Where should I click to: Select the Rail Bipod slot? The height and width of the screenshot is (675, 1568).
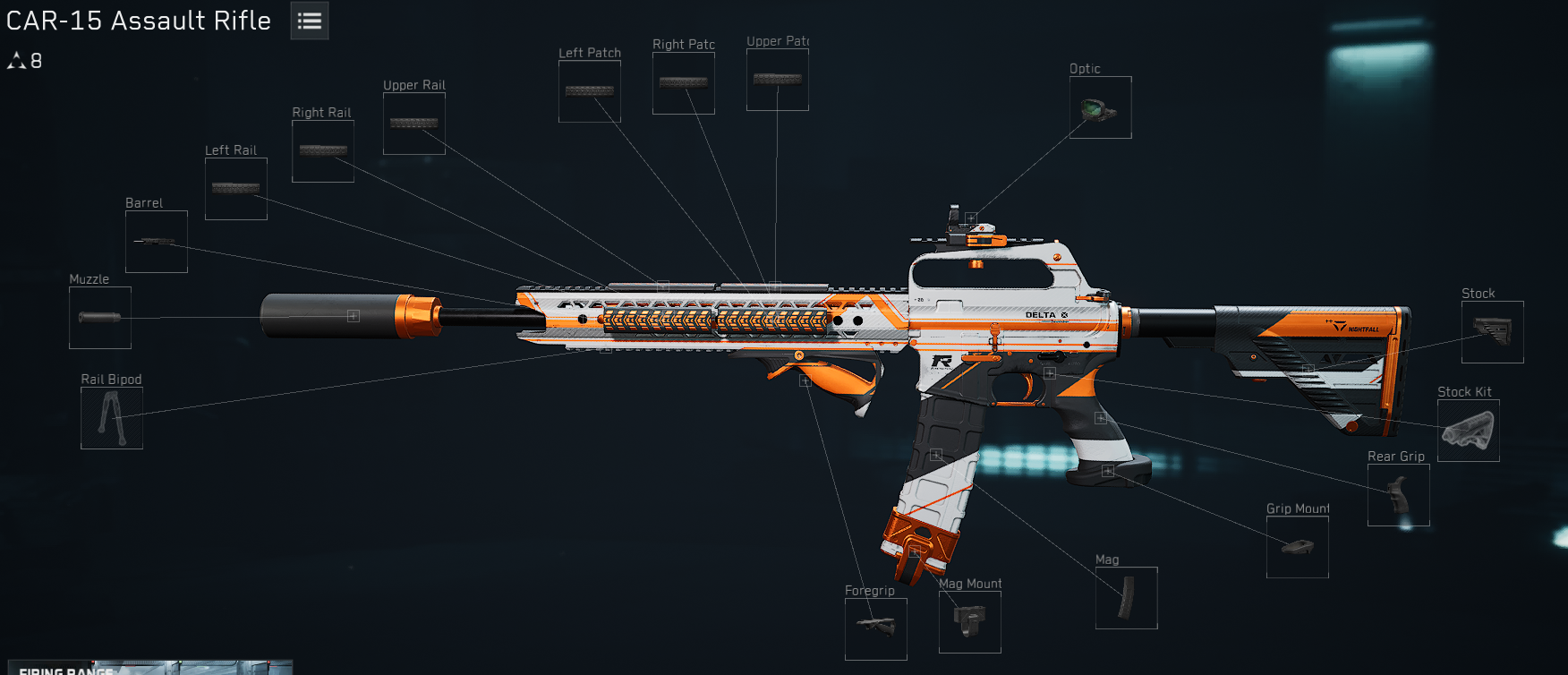(111, 418)
